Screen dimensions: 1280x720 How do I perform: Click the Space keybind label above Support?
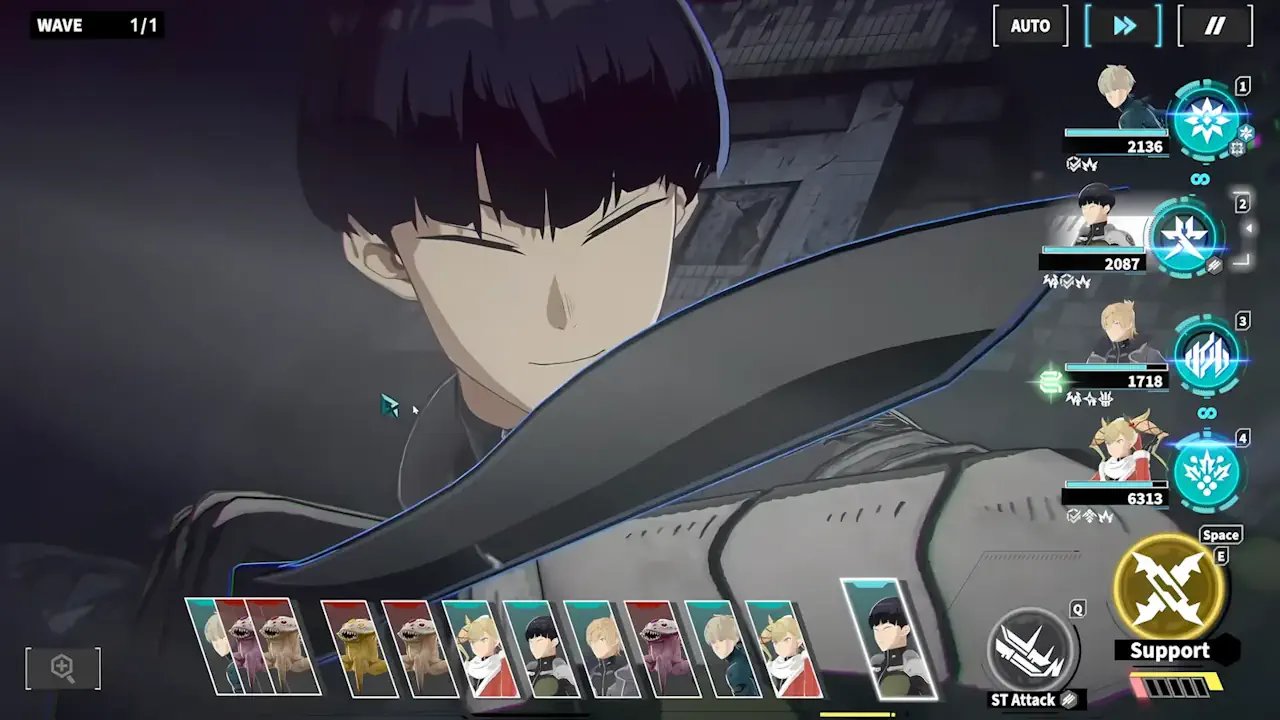(x=1220, y=535)
